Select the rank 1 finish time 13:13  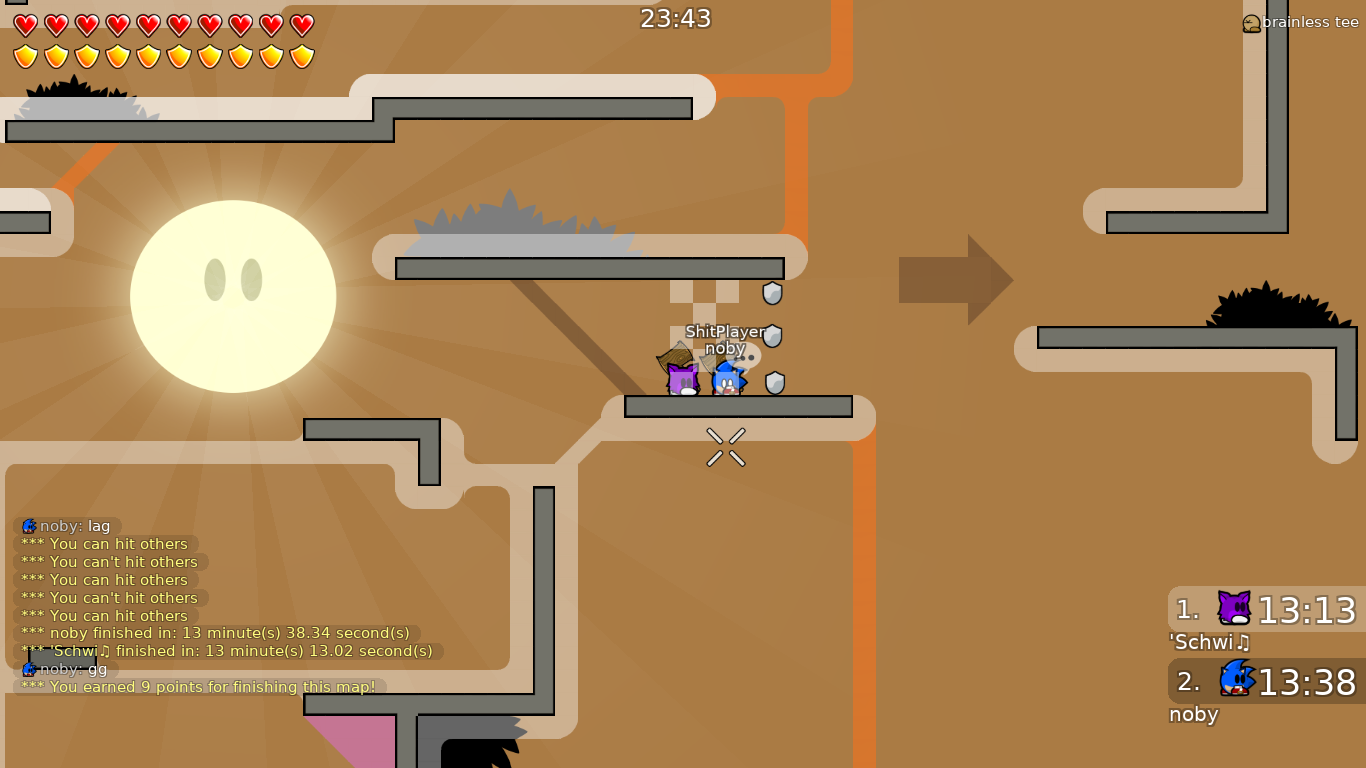point(1309,612)
